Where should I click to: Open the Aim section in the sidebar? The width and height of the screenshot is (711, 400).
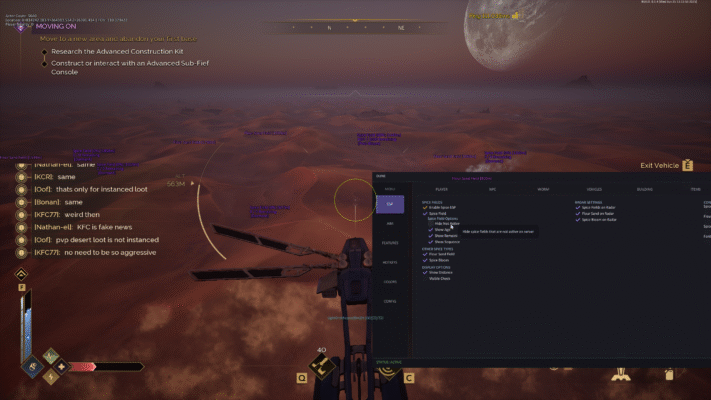click(390, 223)
